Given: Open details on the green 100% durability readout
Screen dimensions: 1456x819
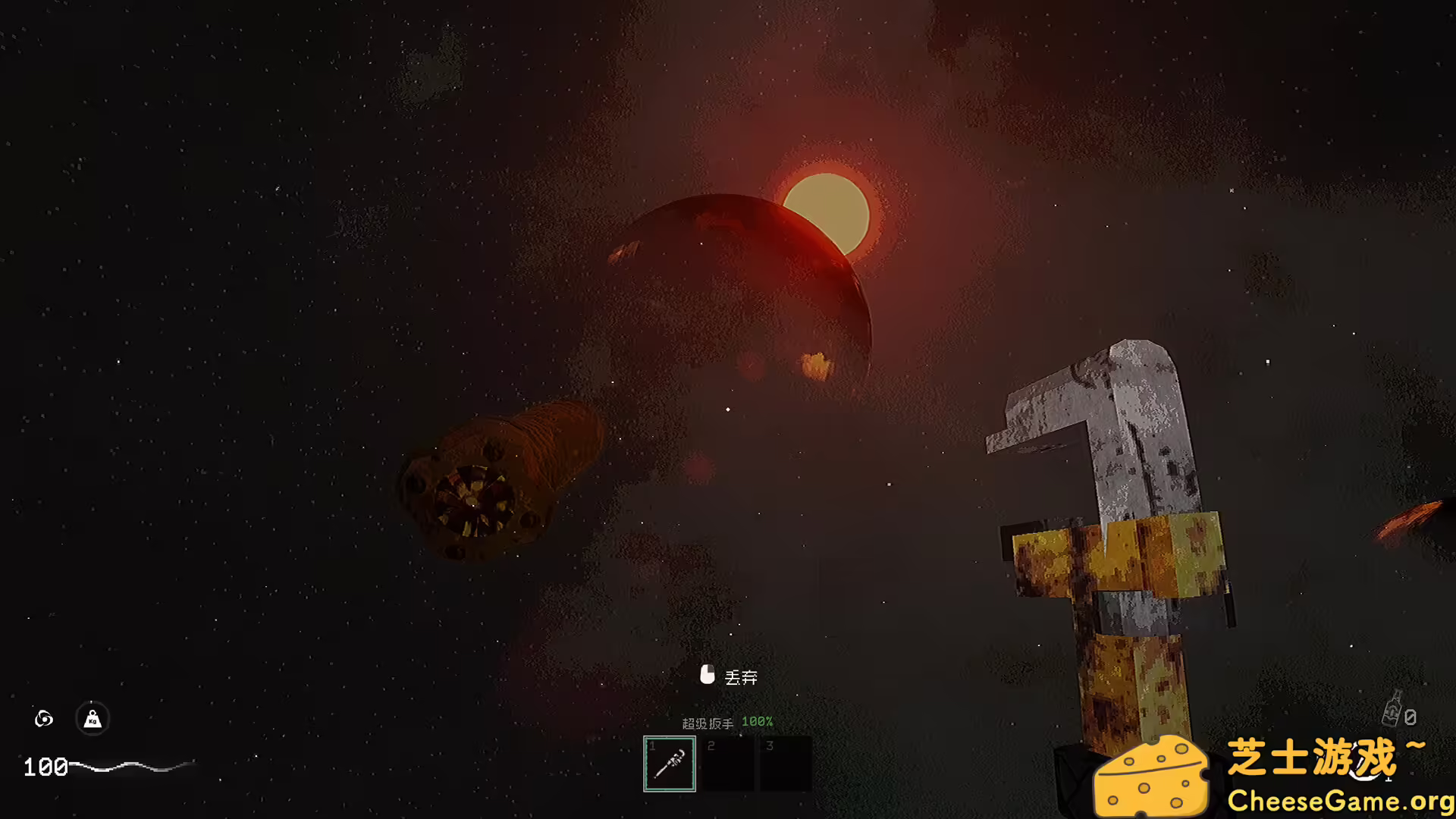Looking at the screenshot, I should click(x=758, y=722).
